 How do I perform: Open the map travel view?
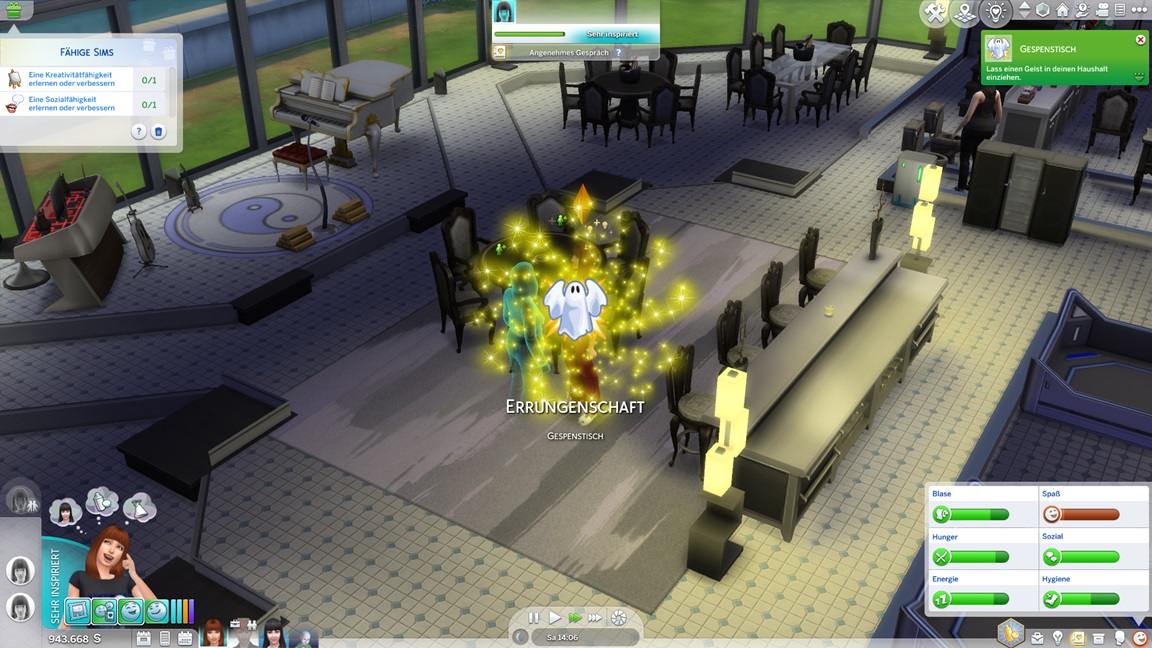pyautogui.click(x=964, y=13)
